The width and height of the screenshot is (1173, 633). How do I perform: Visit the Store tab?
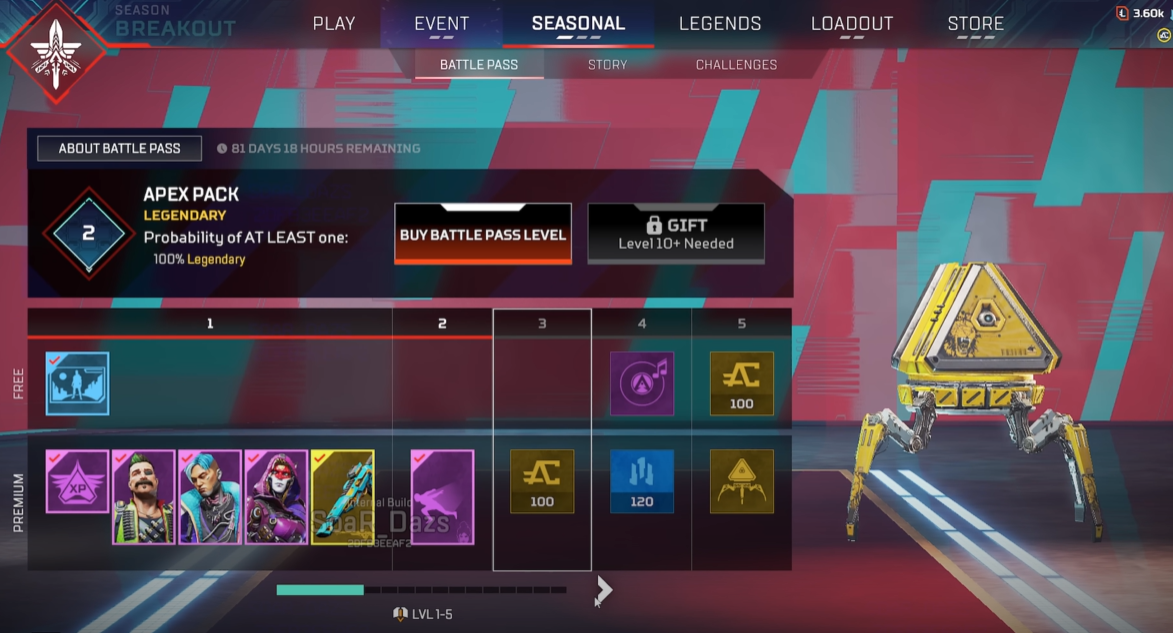(975, 24)
